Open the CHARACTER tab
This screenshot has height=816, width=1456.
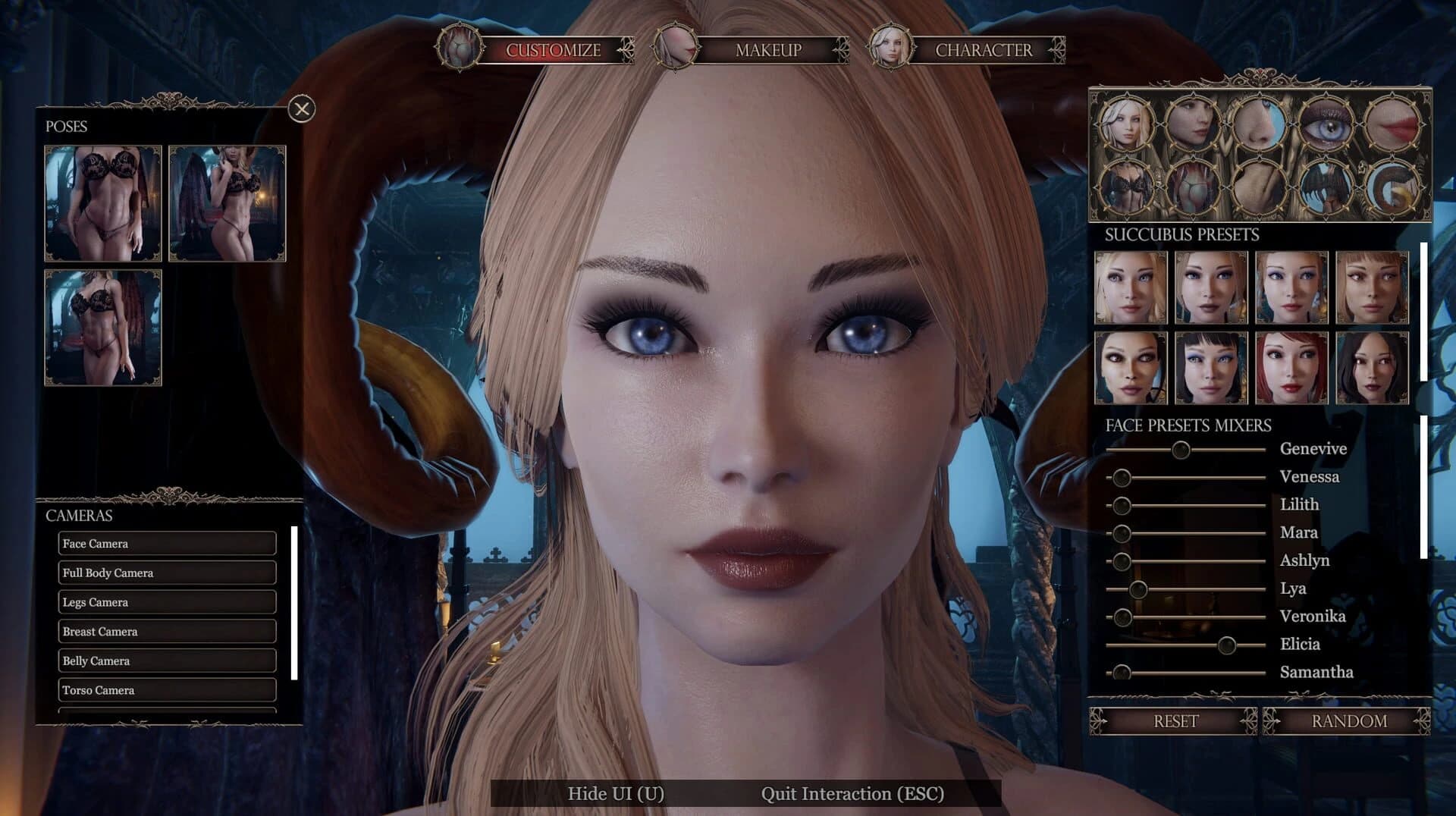click(x=983, y=51)
